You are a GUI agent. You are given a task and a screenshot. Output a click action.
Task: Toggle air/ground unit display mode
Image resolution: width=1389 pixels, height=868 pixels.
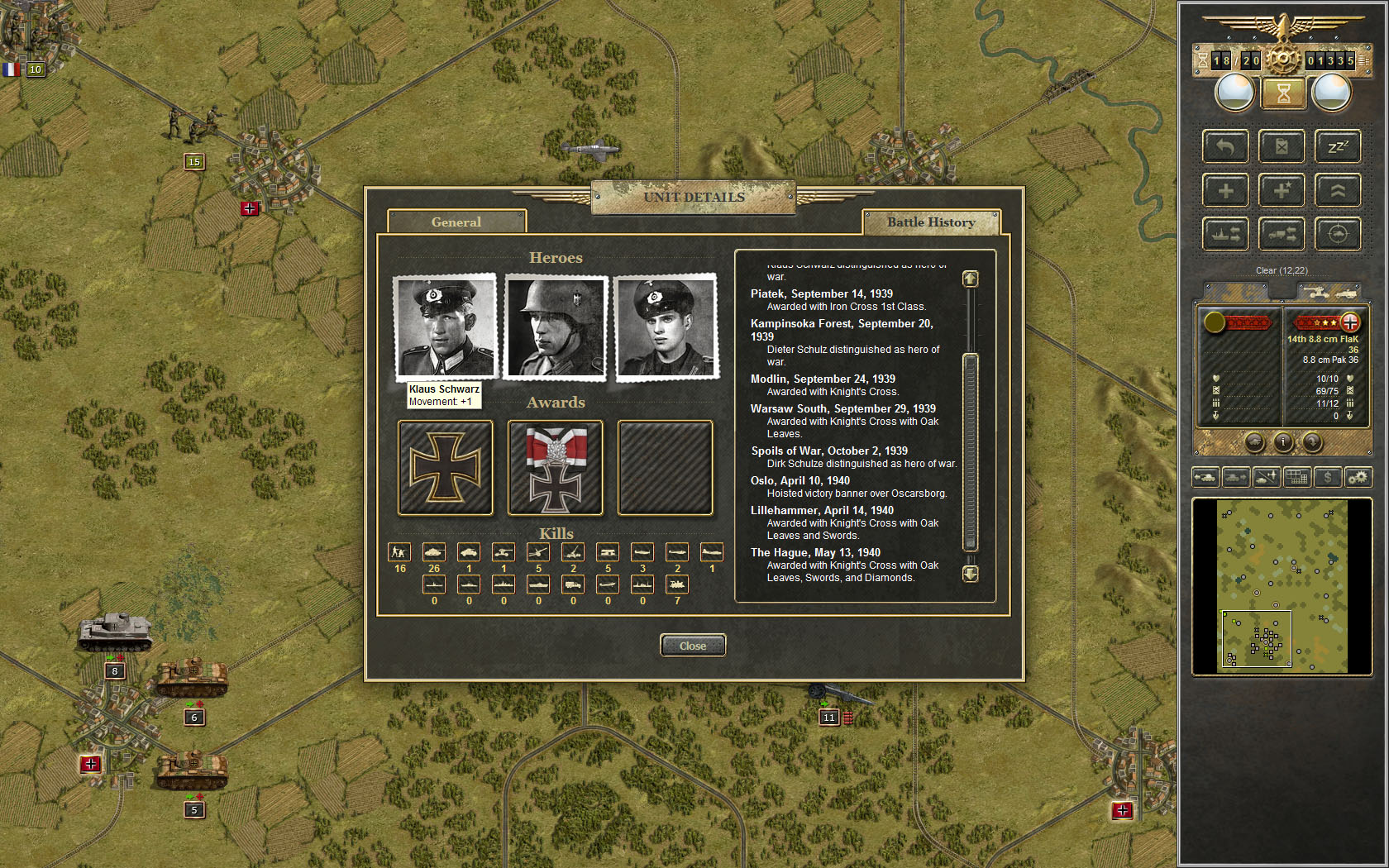point(1267,477)
